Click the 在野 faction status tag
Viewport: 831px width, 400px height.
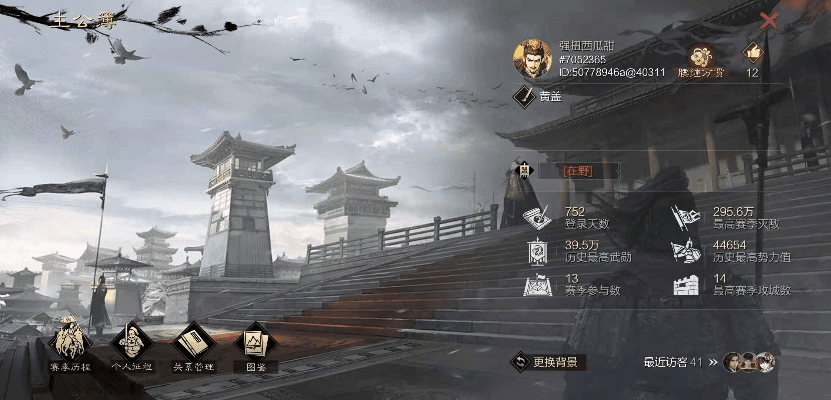pos(578,171)
